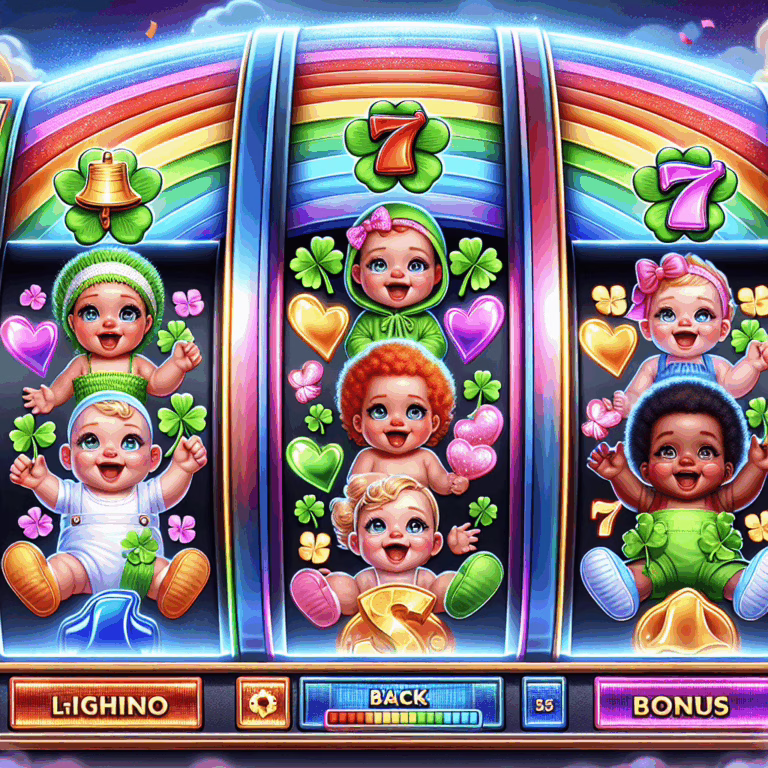Open settings with the orange gear icon
This screenshot has height=768, width=768.
[x=264, y=703]
